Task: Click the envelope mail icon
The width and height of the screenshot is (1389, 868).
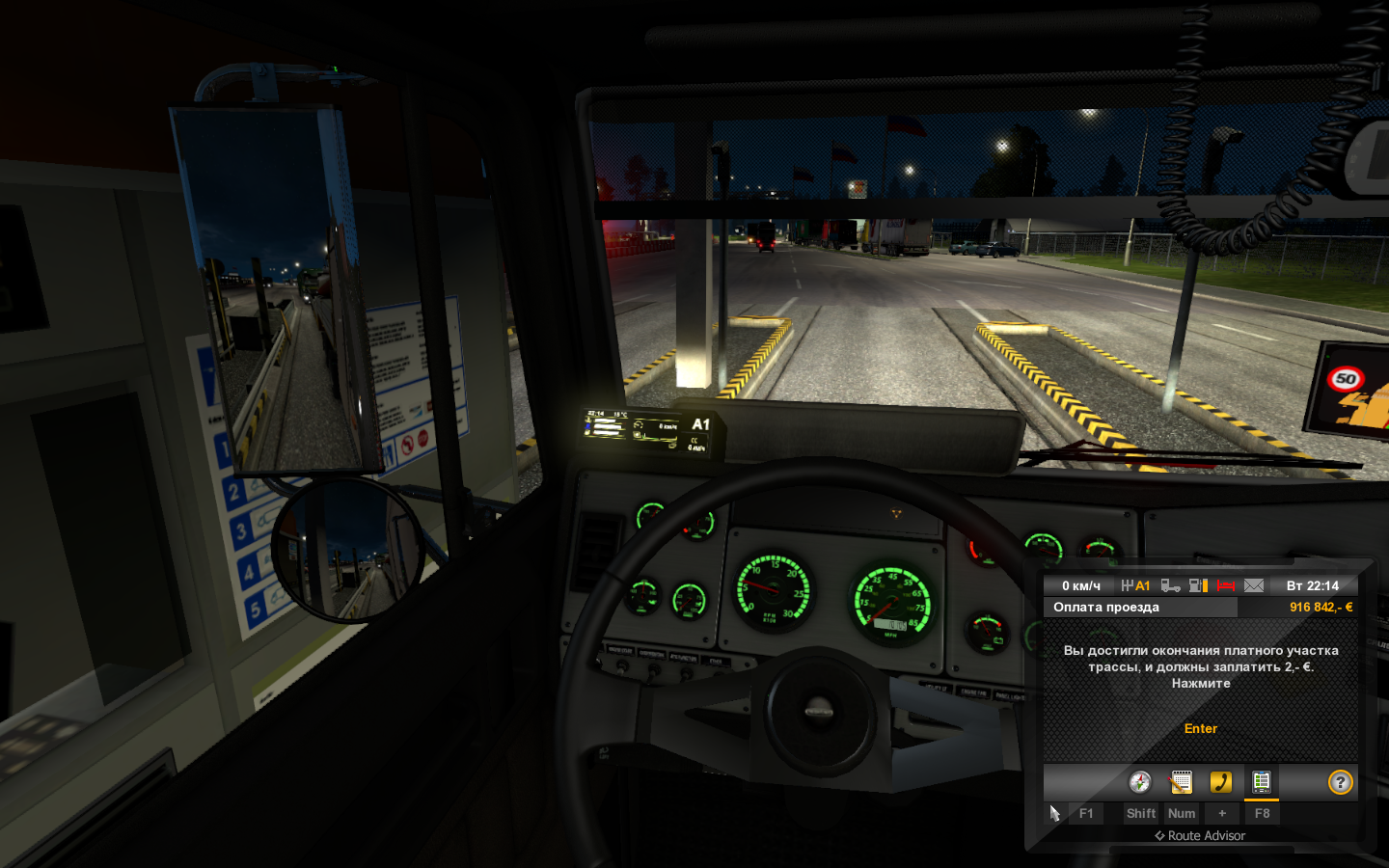Action: (x=1254, y=585)
